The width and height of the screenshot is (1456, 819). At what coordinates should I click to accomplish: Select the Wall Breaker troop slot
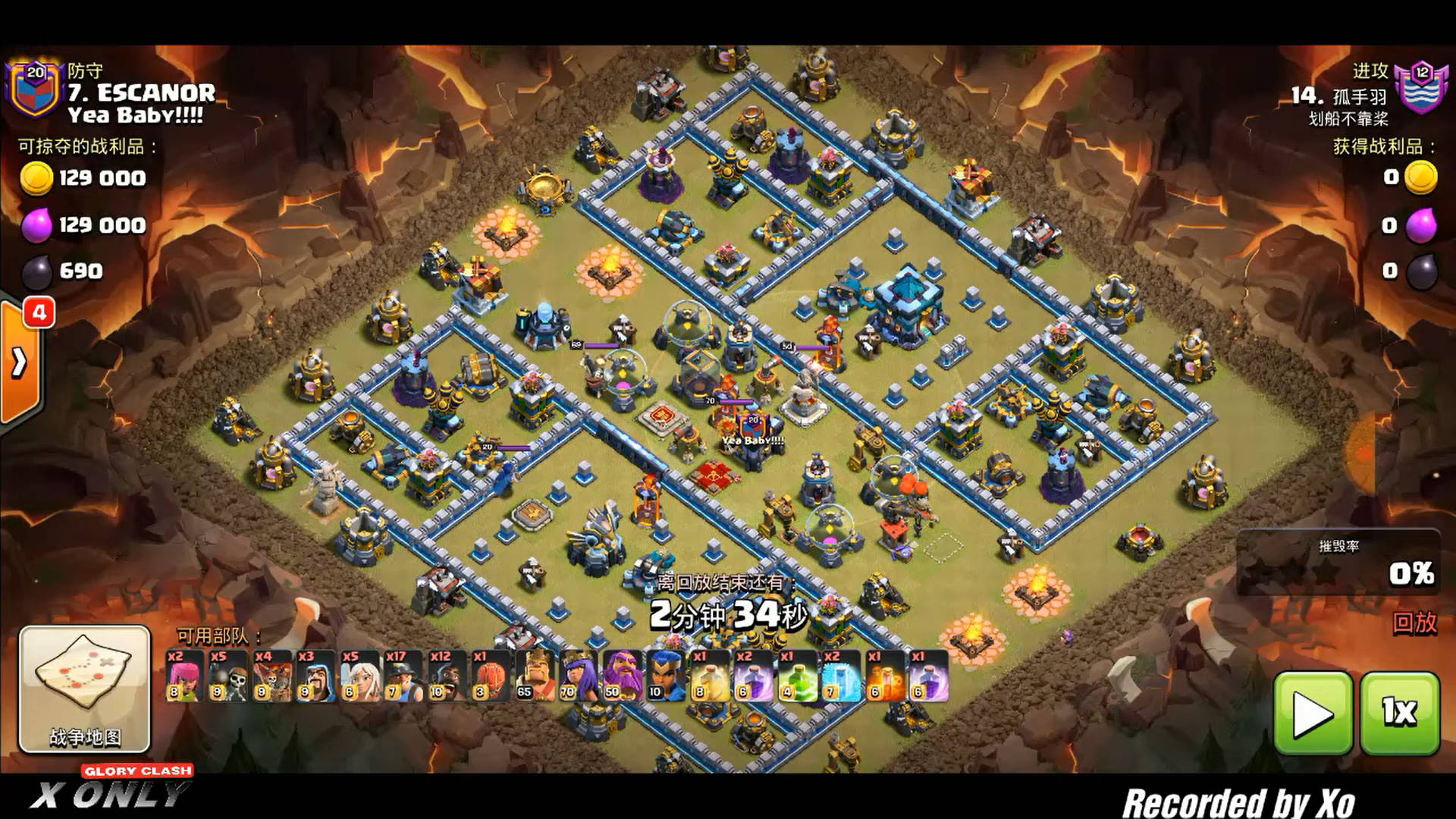[227, 675]
